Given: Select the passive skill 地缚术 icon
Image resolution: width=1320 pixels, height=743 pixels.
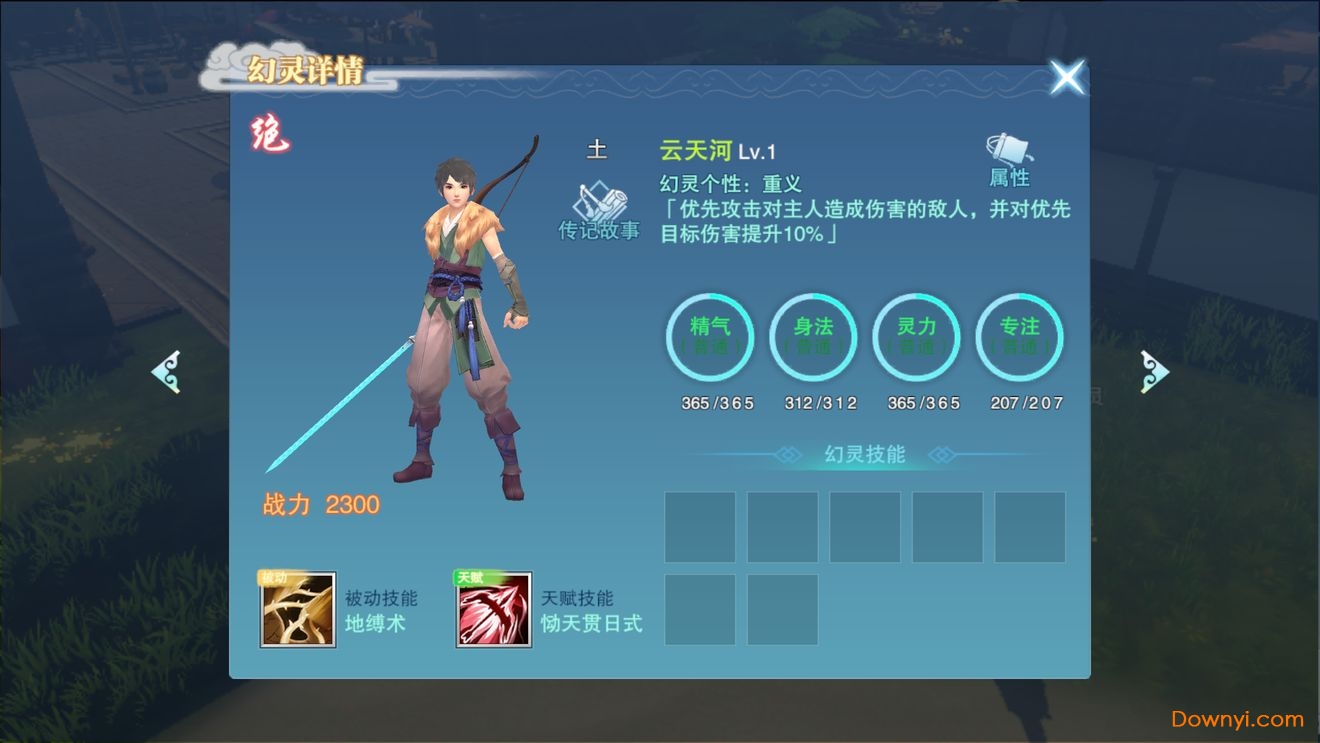Looking at the screenshot, I should (x=297, y=610).
